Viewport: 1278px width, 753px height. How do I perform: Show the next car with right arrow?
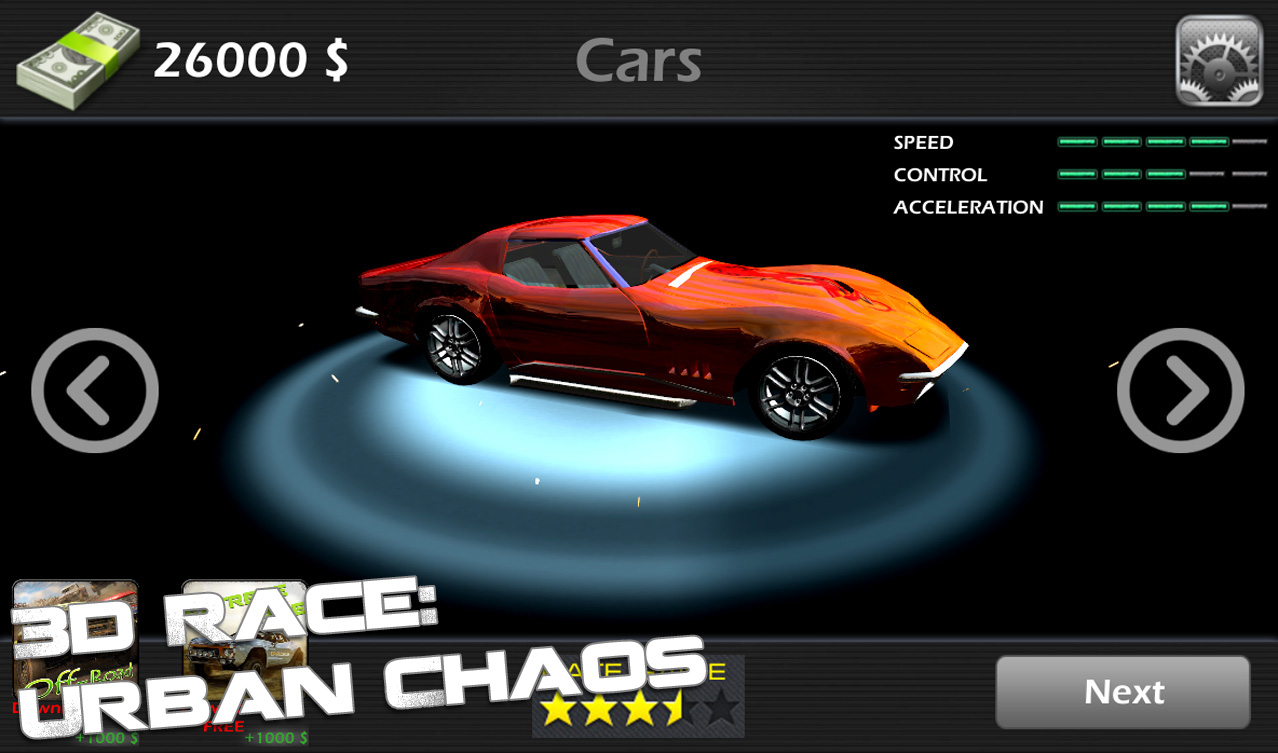pos(1180,391)
